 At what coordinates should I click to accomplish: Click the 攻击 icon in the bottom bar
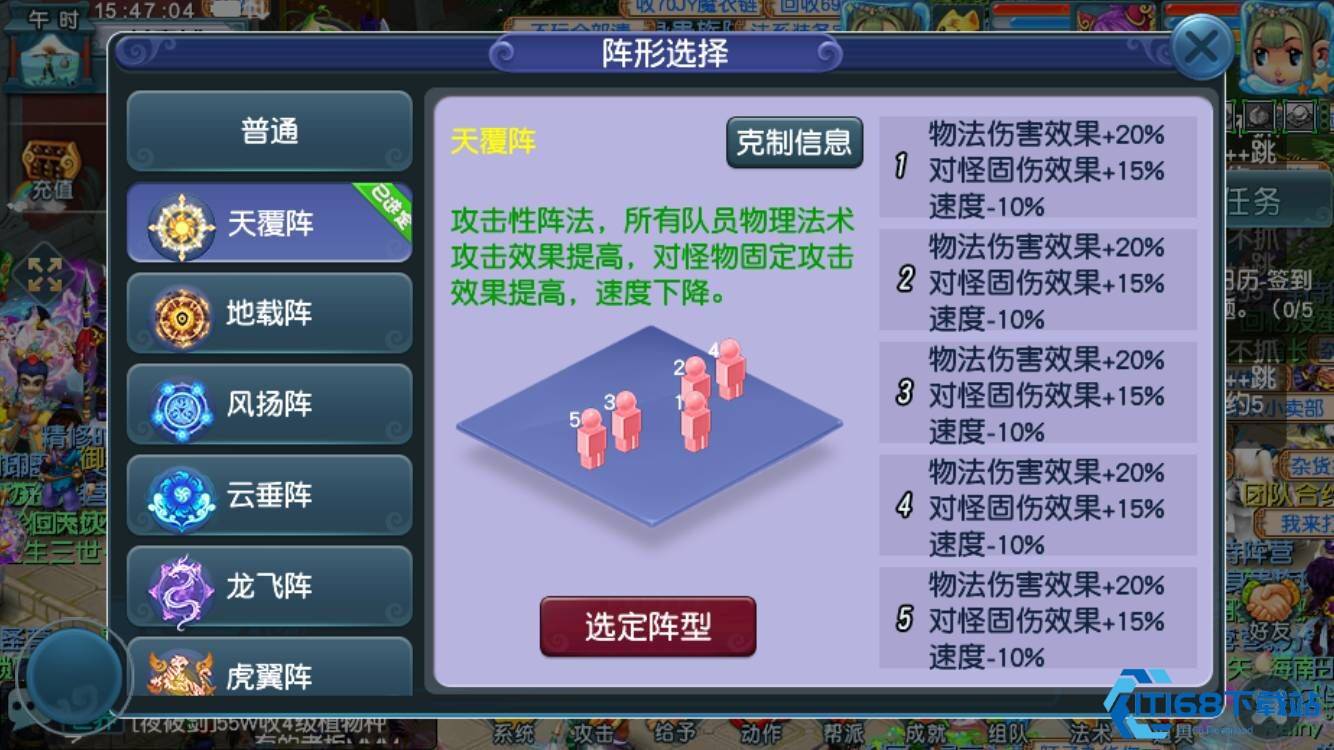pyautogui.click(x=594, y=733)
